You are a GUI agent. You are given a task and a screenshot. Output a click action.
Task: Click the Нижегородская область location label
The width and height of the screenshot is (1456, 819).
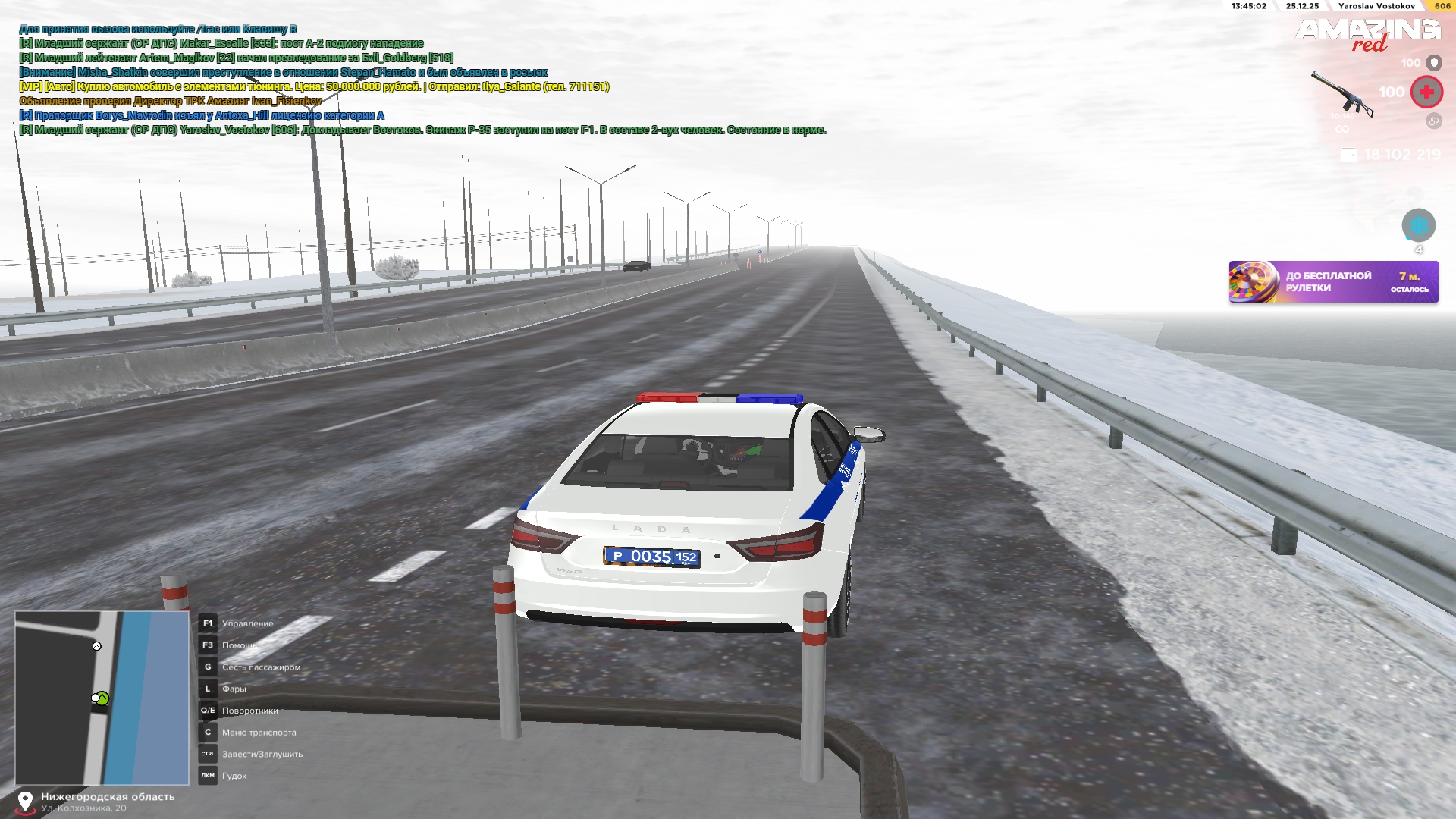point(108,797)
